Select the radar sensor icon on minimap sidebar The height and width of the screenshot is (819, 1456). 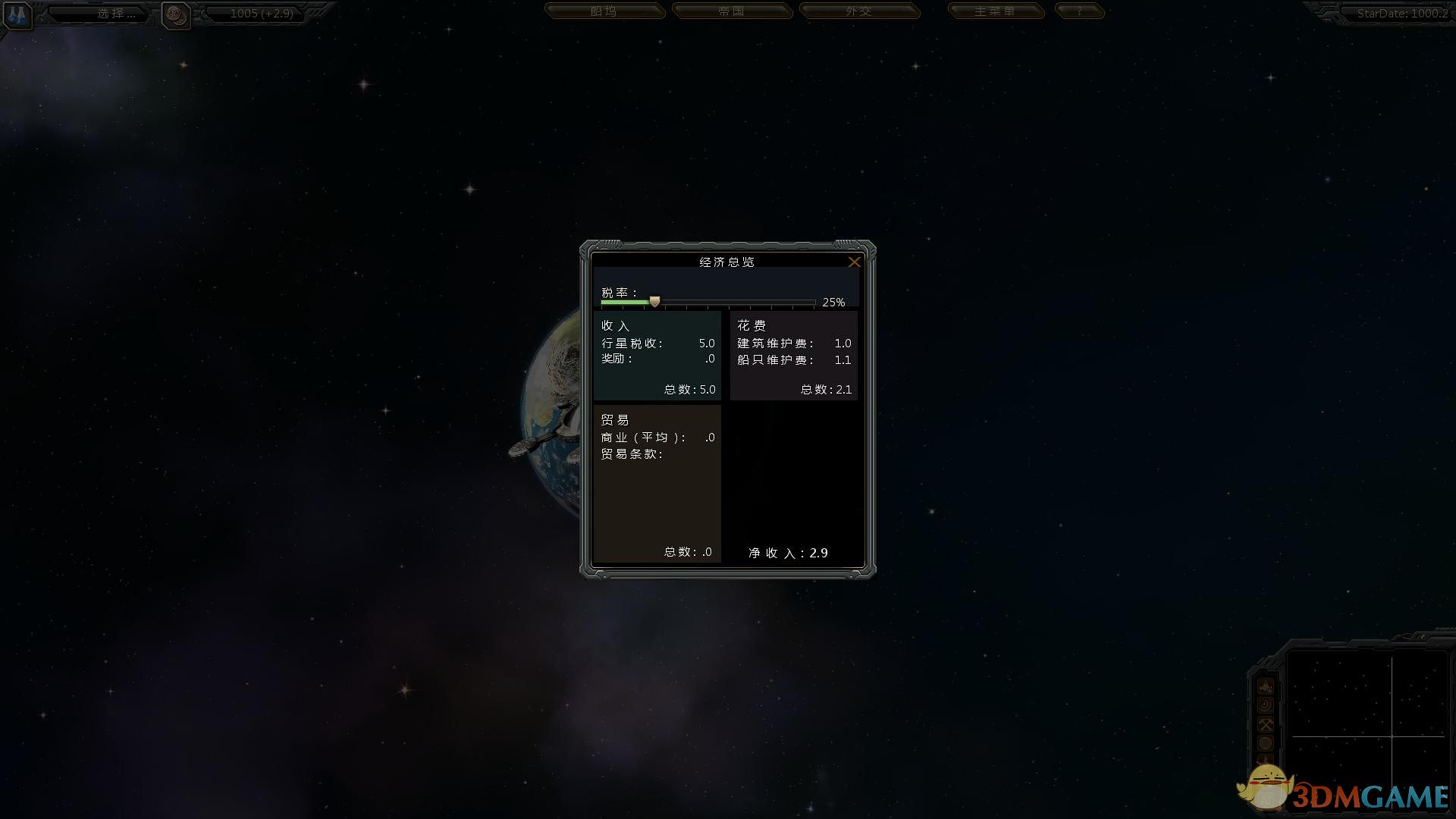pos(1265,704)
